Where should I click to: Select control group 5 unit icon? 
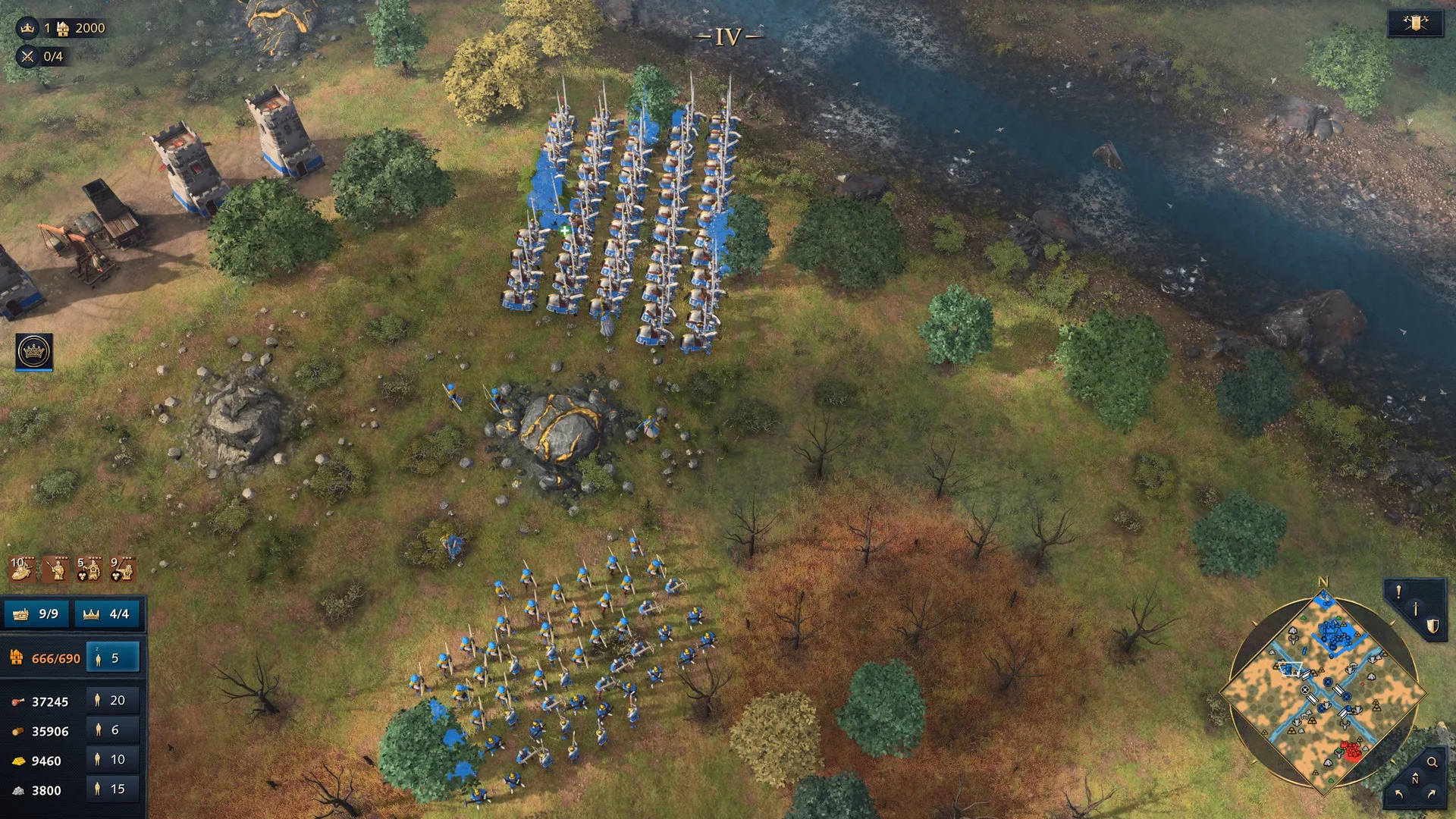89,569
